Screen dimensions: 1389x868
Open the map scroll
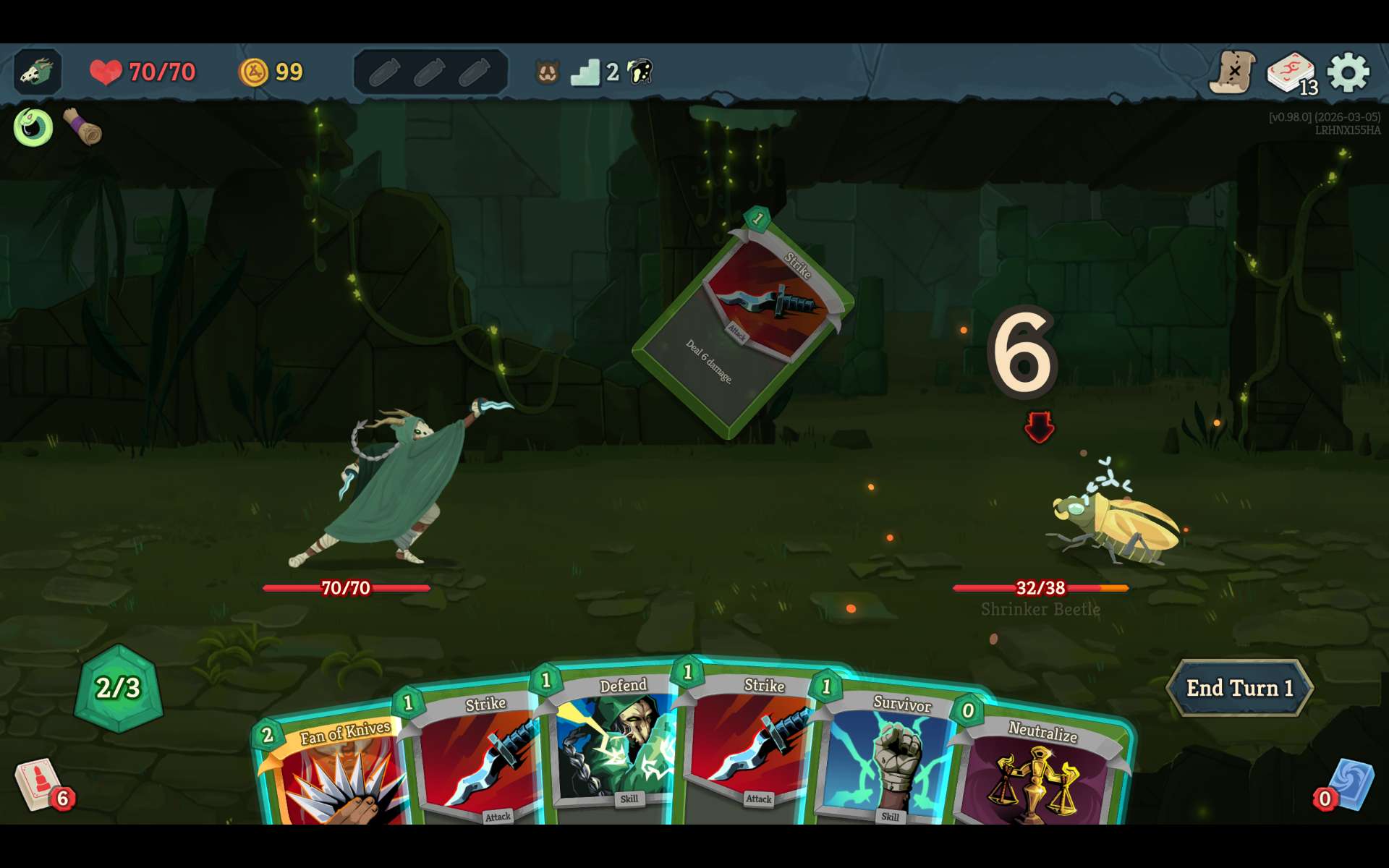1232,72
